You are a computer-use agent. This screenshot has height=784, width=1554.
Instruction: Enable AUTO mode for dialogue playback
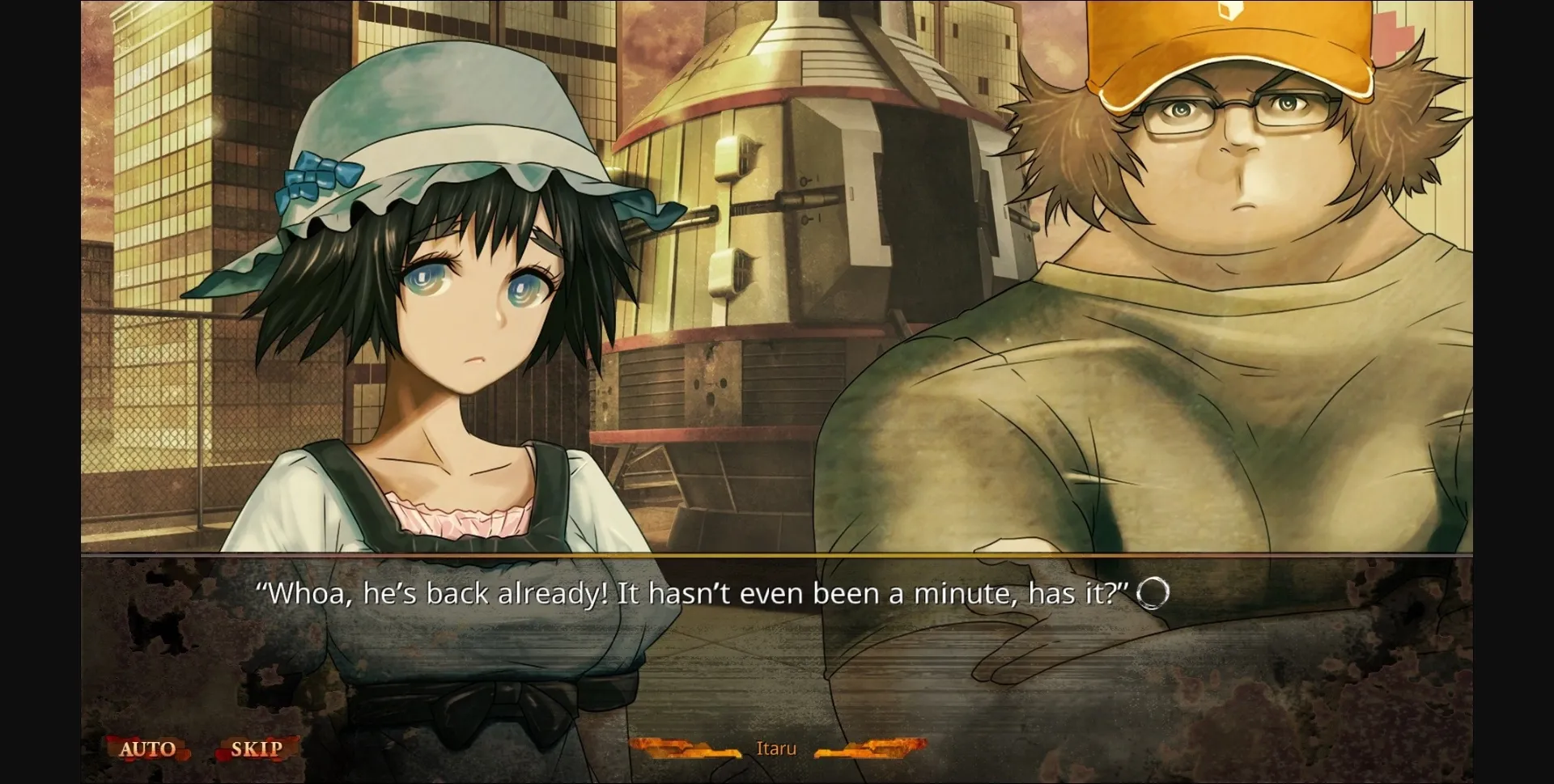[150, 748]
